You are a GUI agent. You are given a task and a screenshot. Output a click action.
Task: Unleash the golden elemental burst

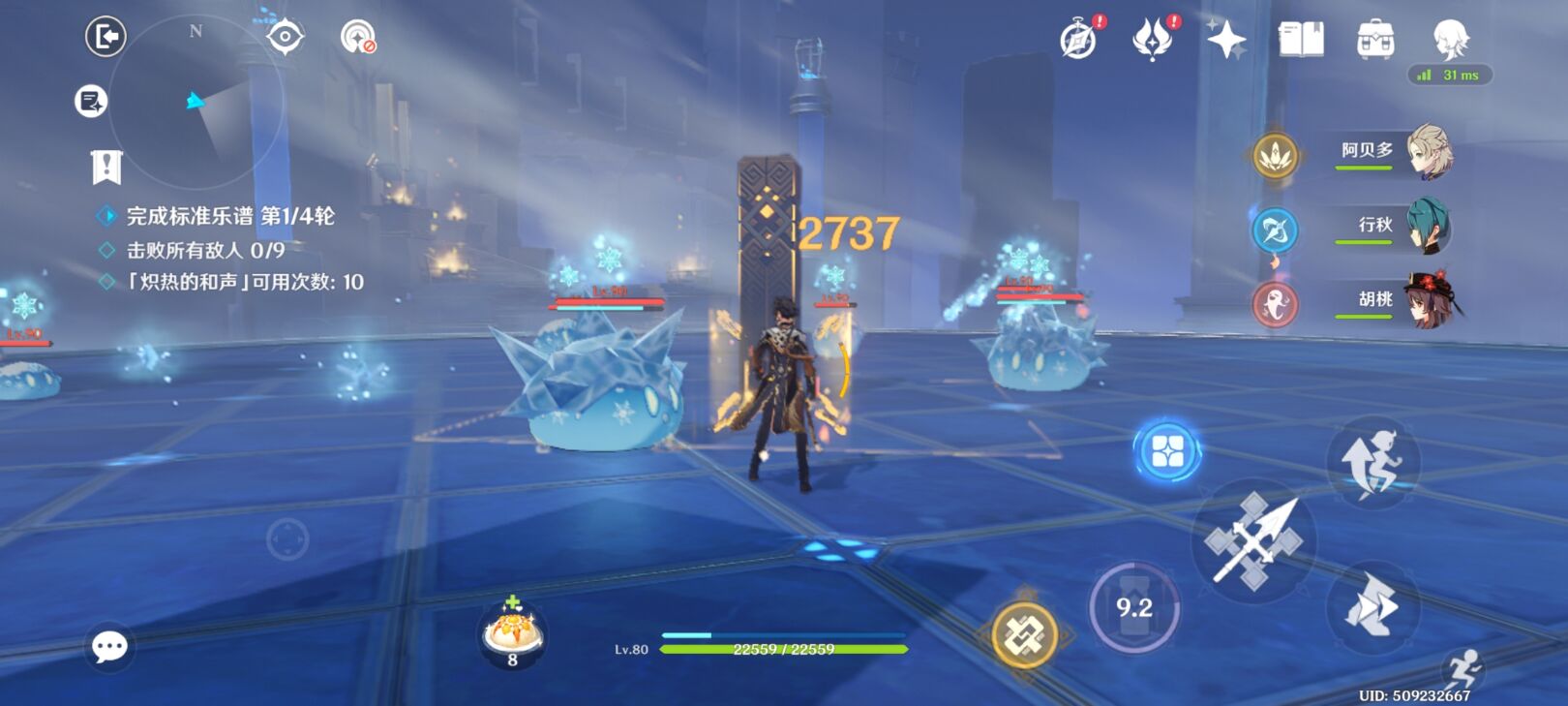[1025, 635]
